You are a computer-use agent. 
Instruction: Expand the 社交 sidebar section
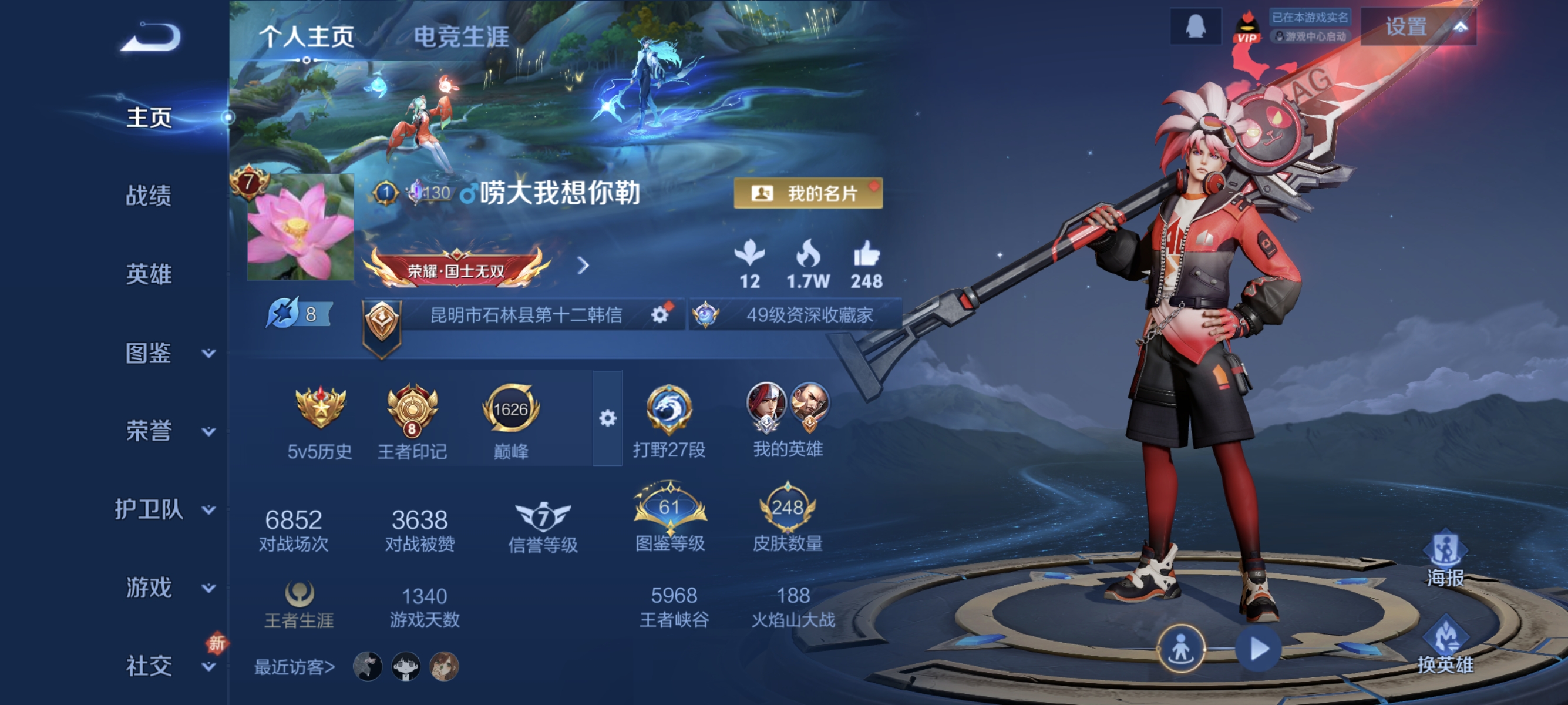[149, 665]
